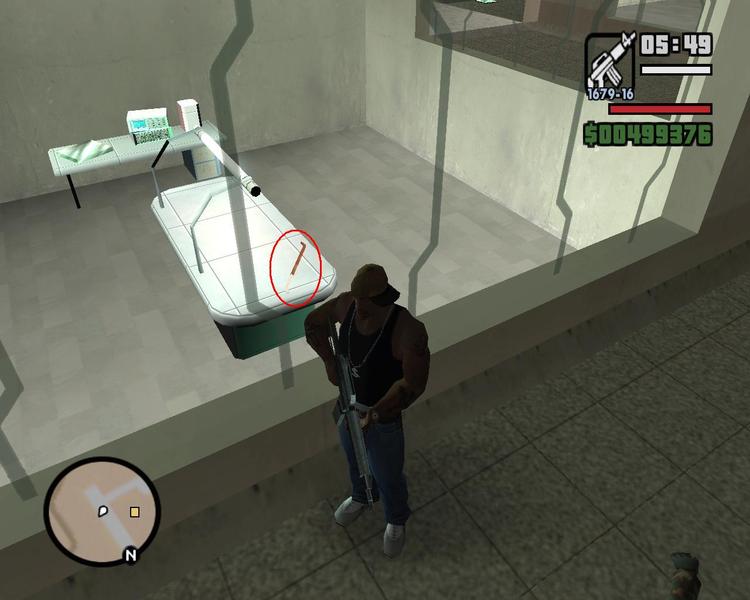Click the assault rifle weapon icon

[609, 60]
